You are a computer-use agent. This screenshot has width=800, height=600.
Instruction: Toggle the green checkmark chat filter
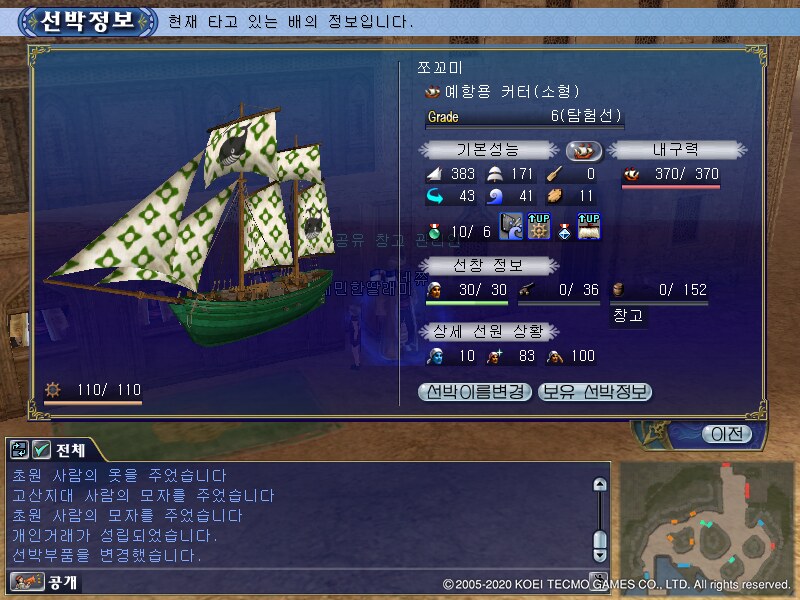(42, 450)
